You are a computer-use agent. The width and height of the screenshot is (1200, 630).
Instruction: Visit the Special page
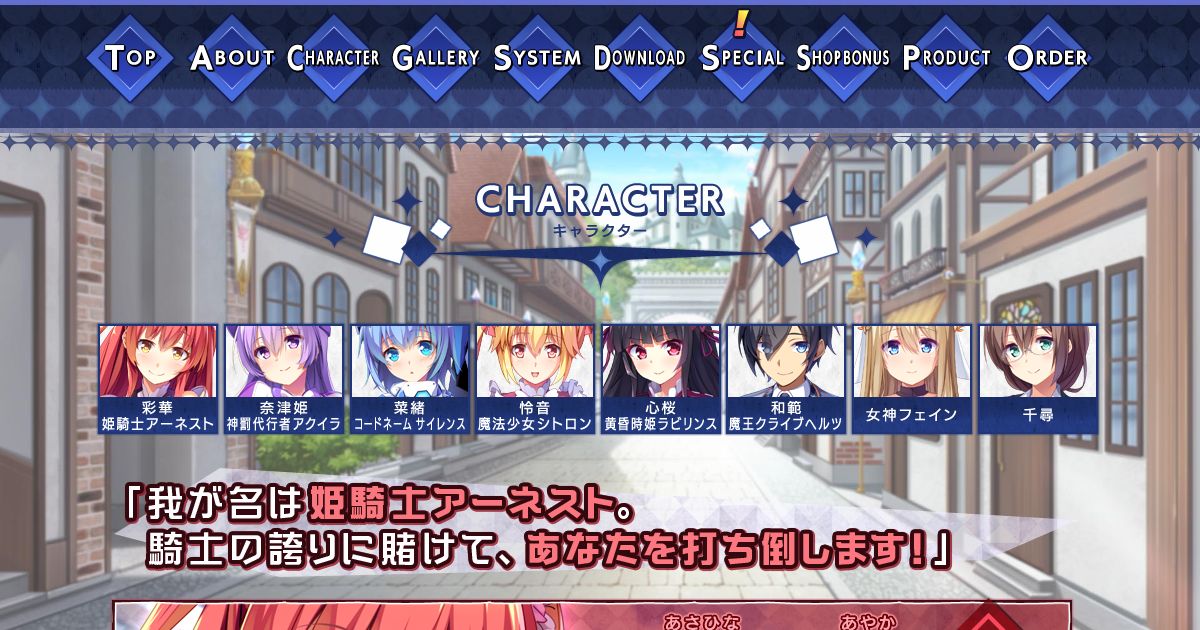click(x=742, y=57)
